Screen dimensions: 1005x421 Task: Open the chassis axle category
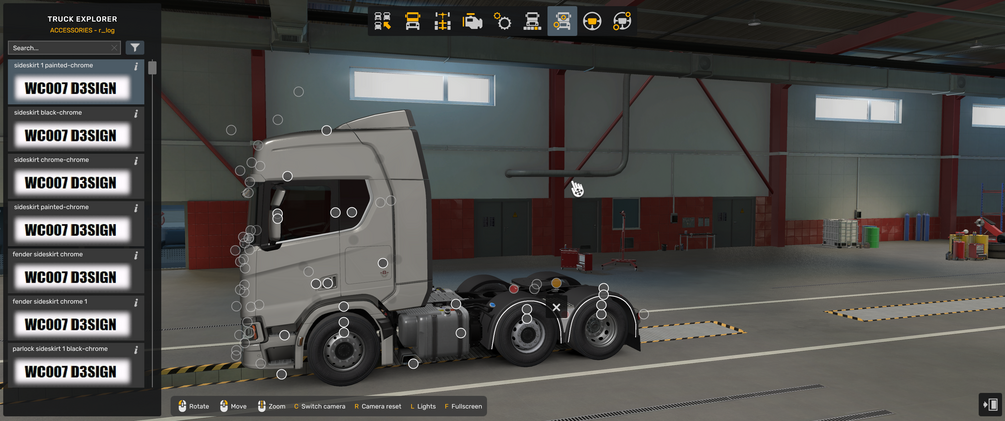click(443, 21)
